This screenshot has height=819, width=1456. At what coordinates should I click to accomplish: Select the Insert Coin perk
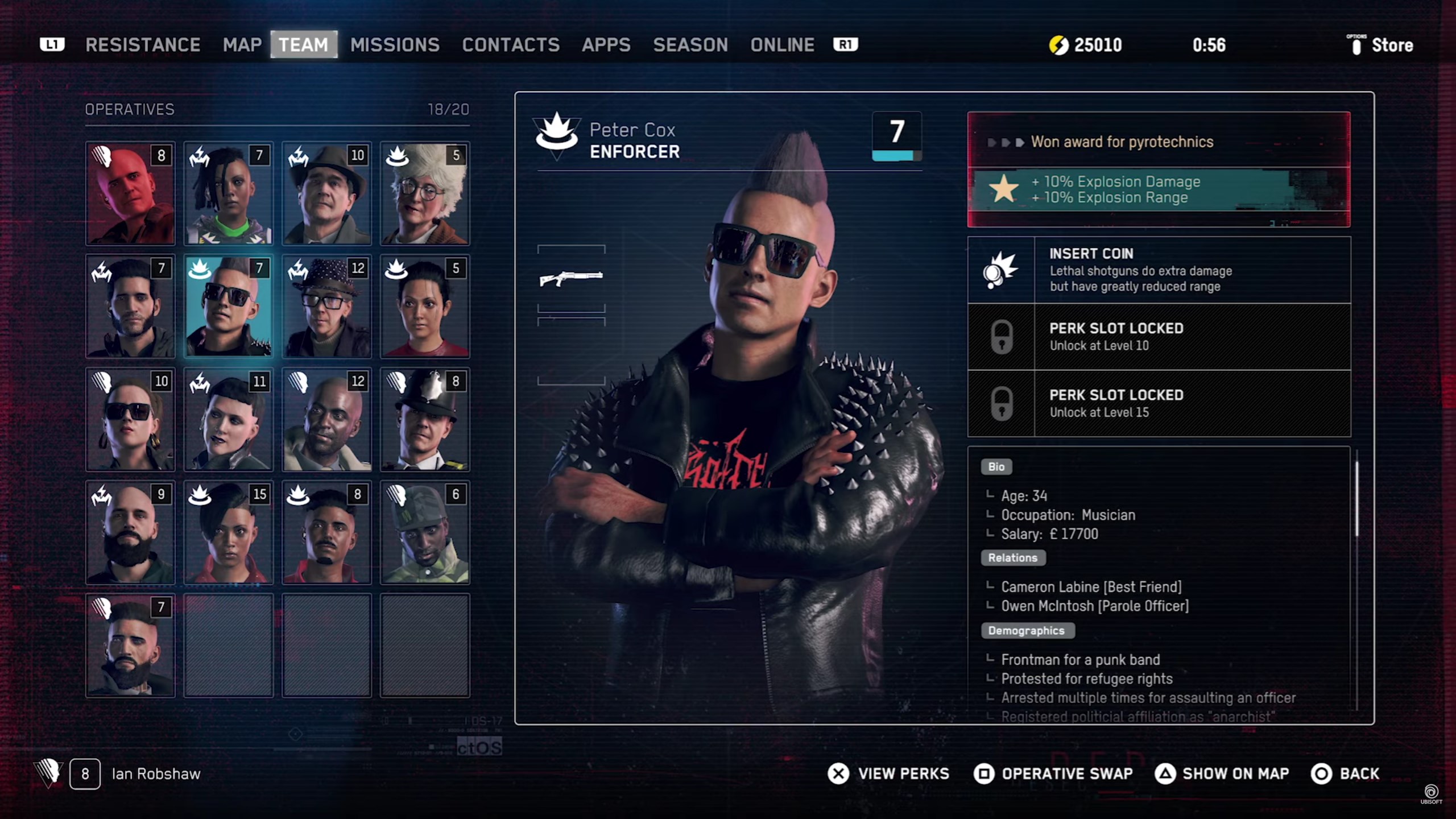click(1159, 270)
